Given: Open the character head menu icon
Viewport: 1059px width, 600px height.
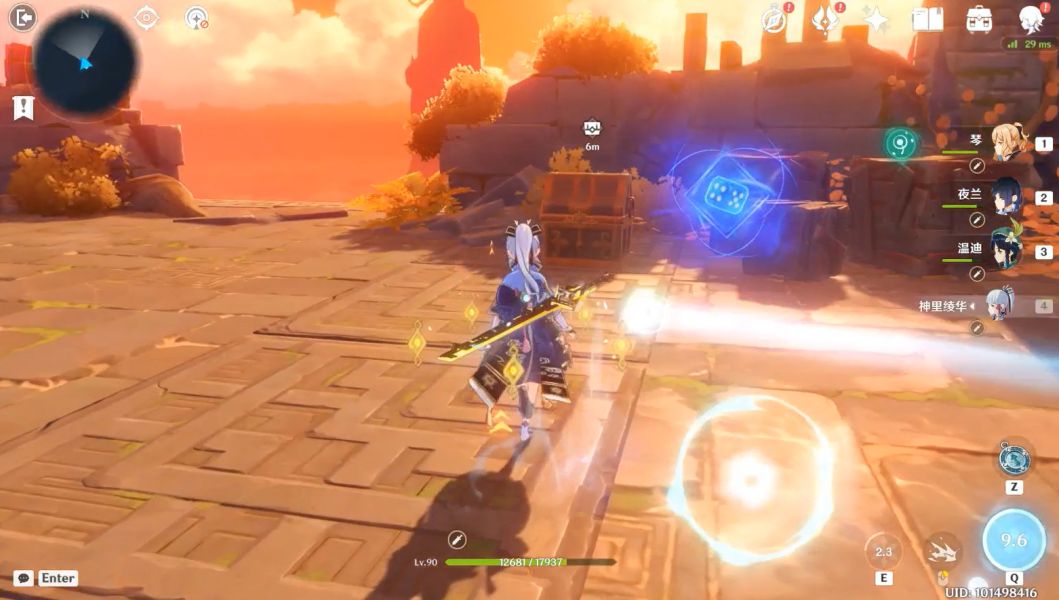Looking at the screenshot, I should click(x=1030, y=20).
